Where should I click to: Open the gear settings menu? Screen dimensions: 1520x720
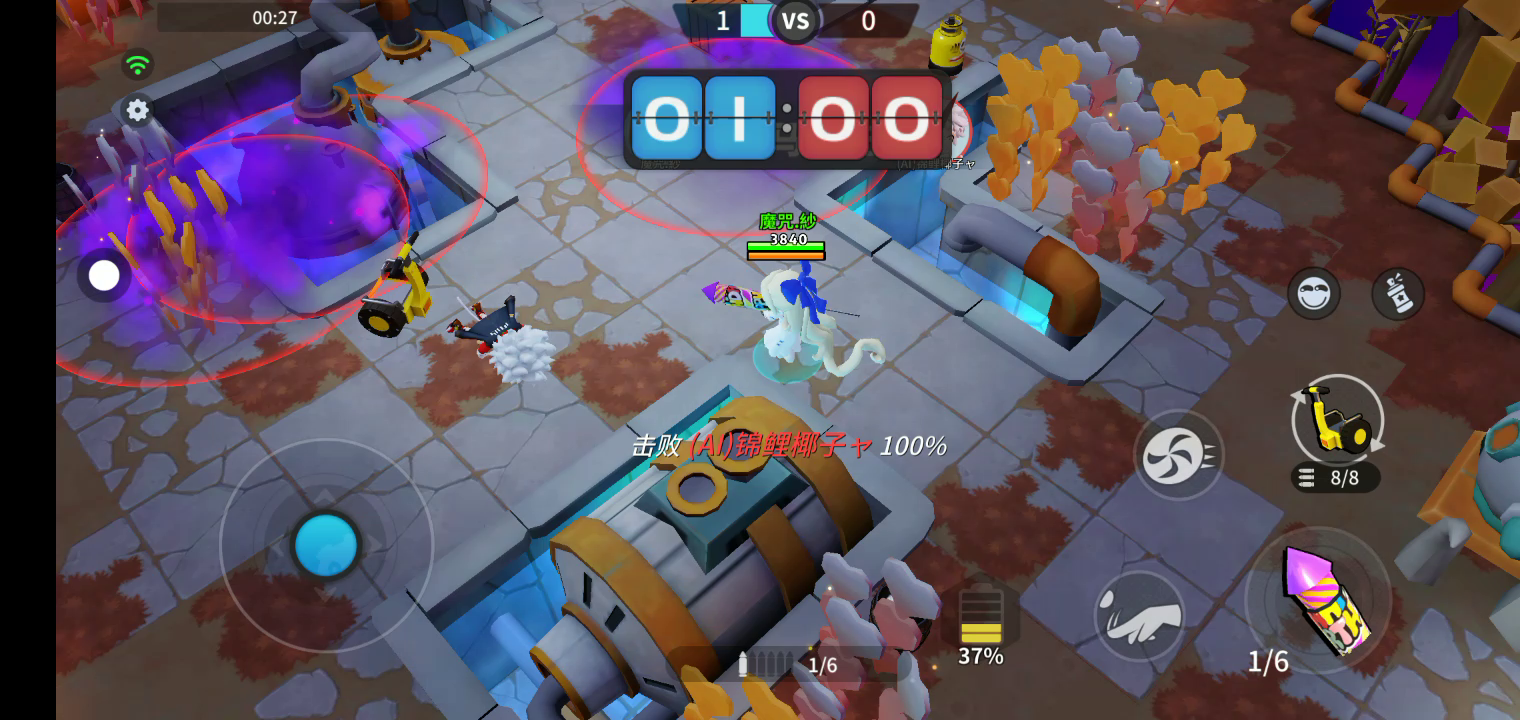click(137, 110)
